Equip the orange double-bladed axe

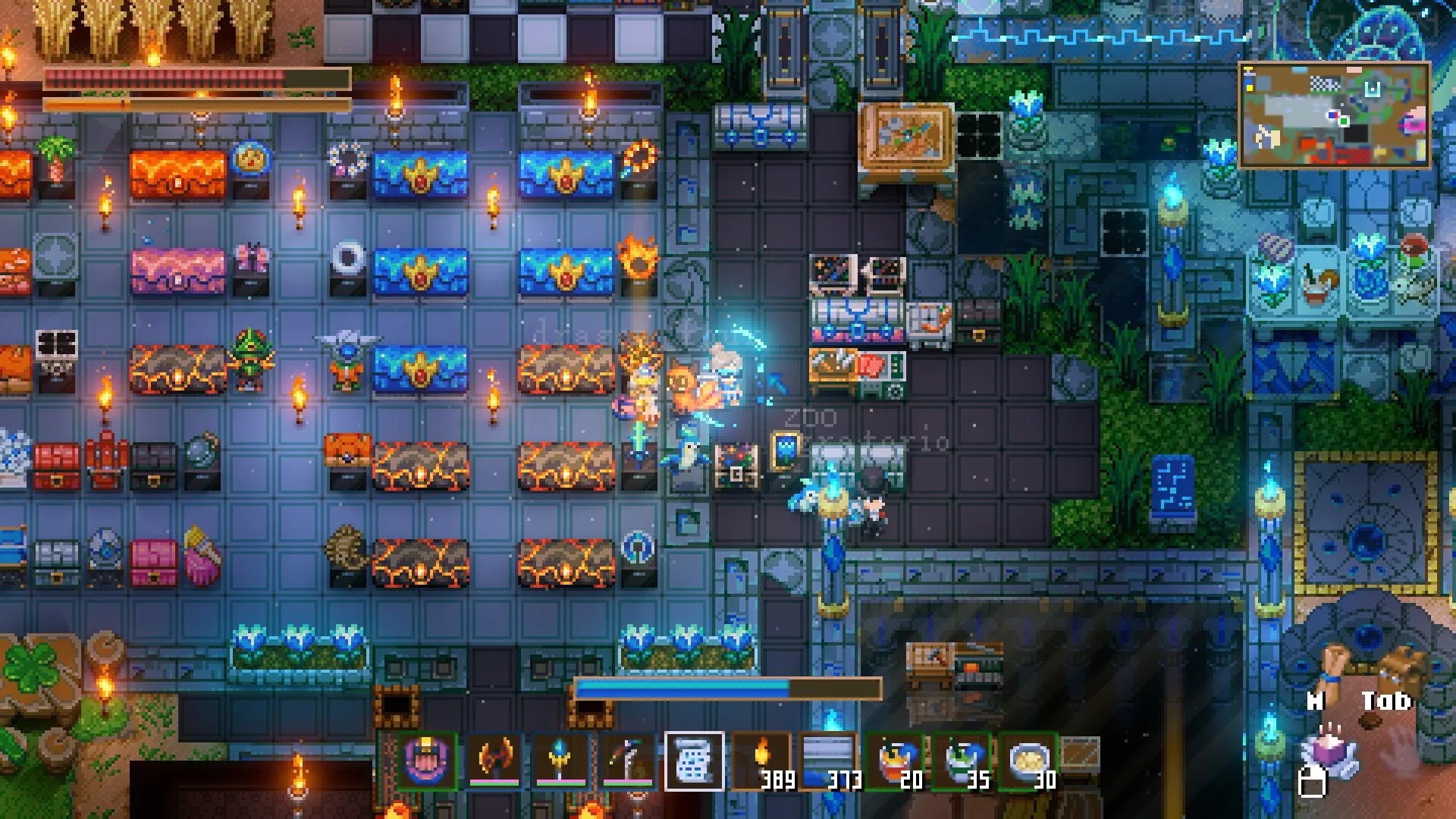(494, 761)
